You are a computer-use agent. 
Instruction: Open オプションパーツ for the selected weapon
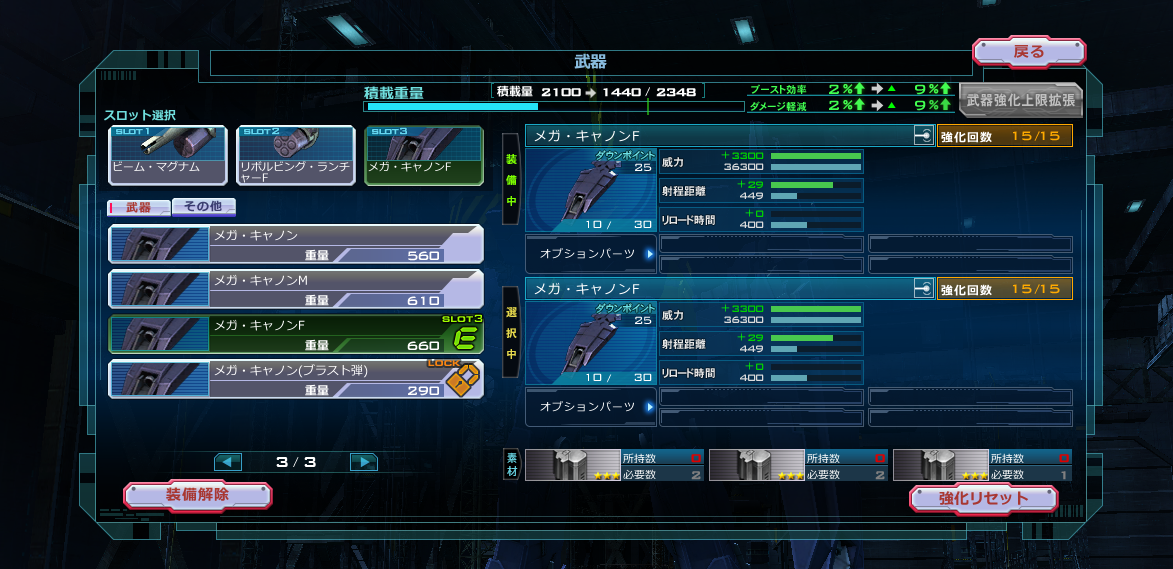591,407
